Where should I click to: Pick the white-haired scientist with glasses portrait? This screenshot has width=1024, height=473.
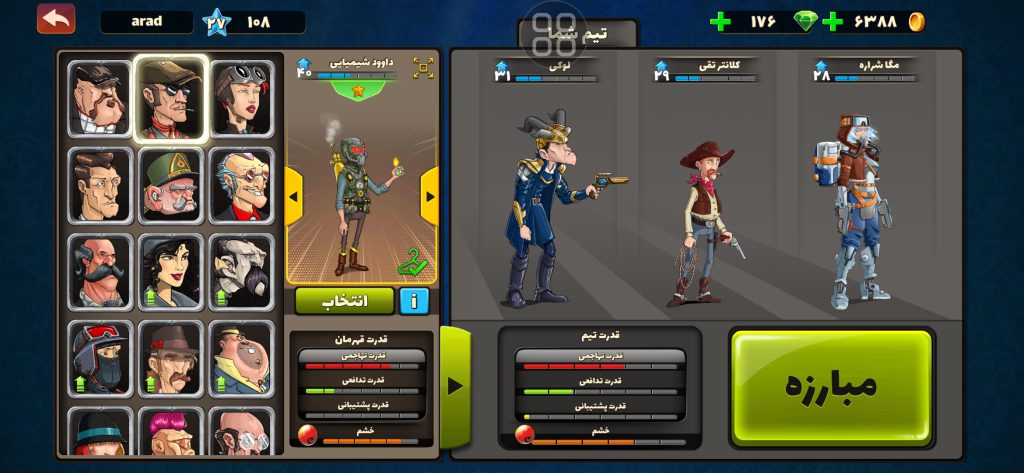point(241,185)
